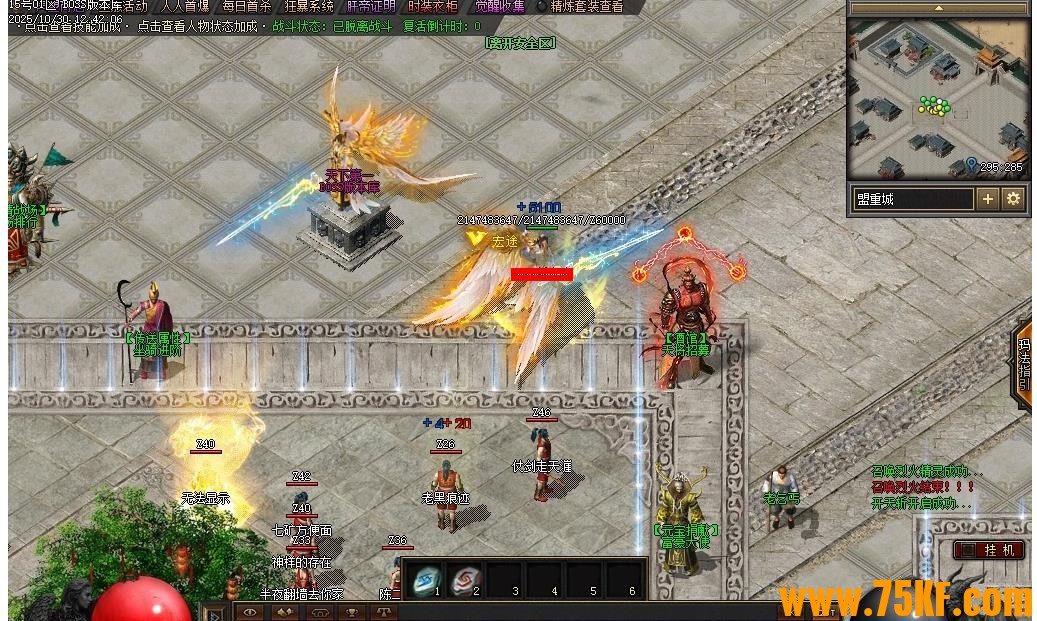Click the plus button beside 盟重城
Screen dimensions: 1037x621
pos(988,198)
